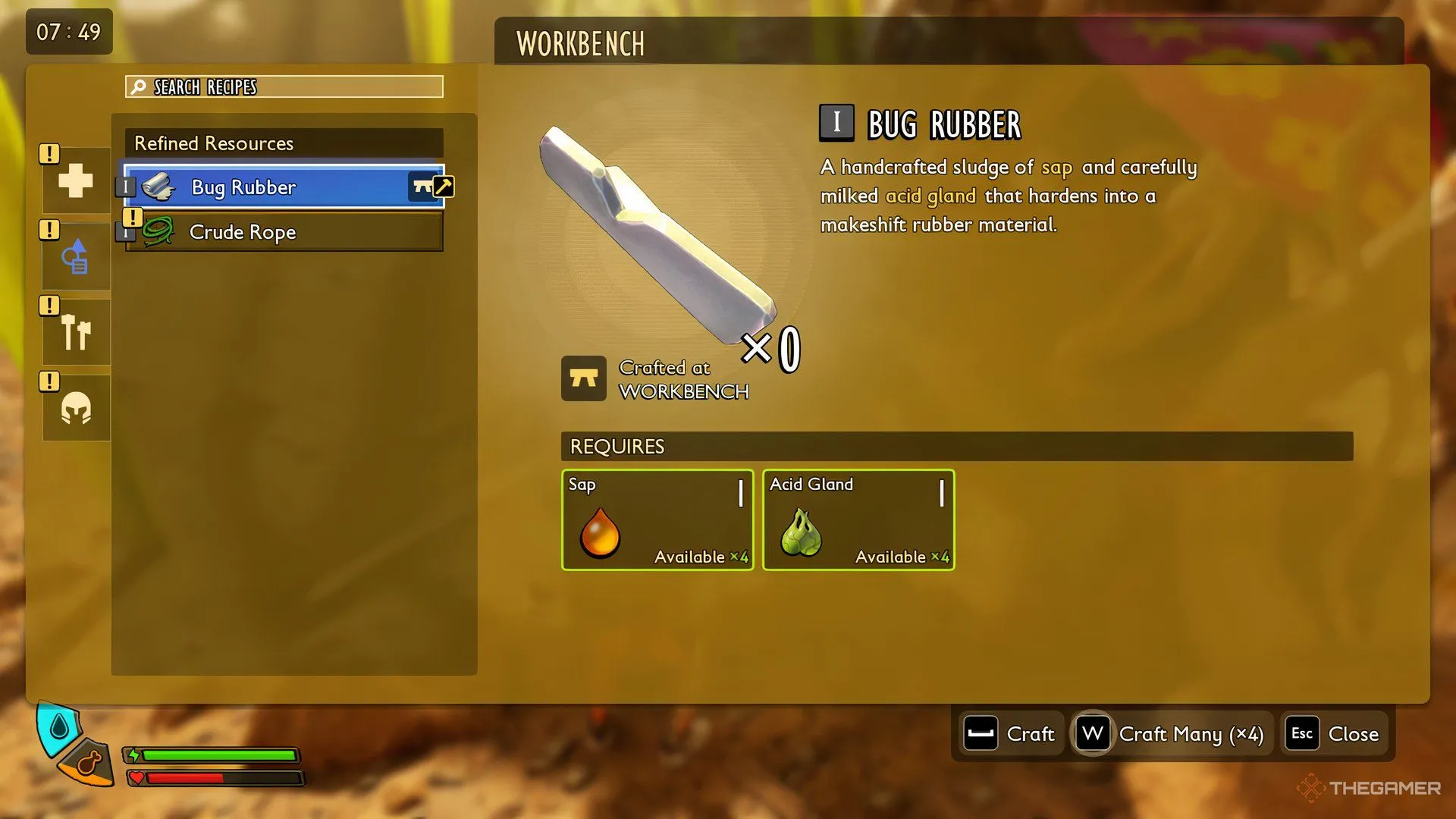
Task: Switch to the helmet armor category tab
Action: point(76,409)
